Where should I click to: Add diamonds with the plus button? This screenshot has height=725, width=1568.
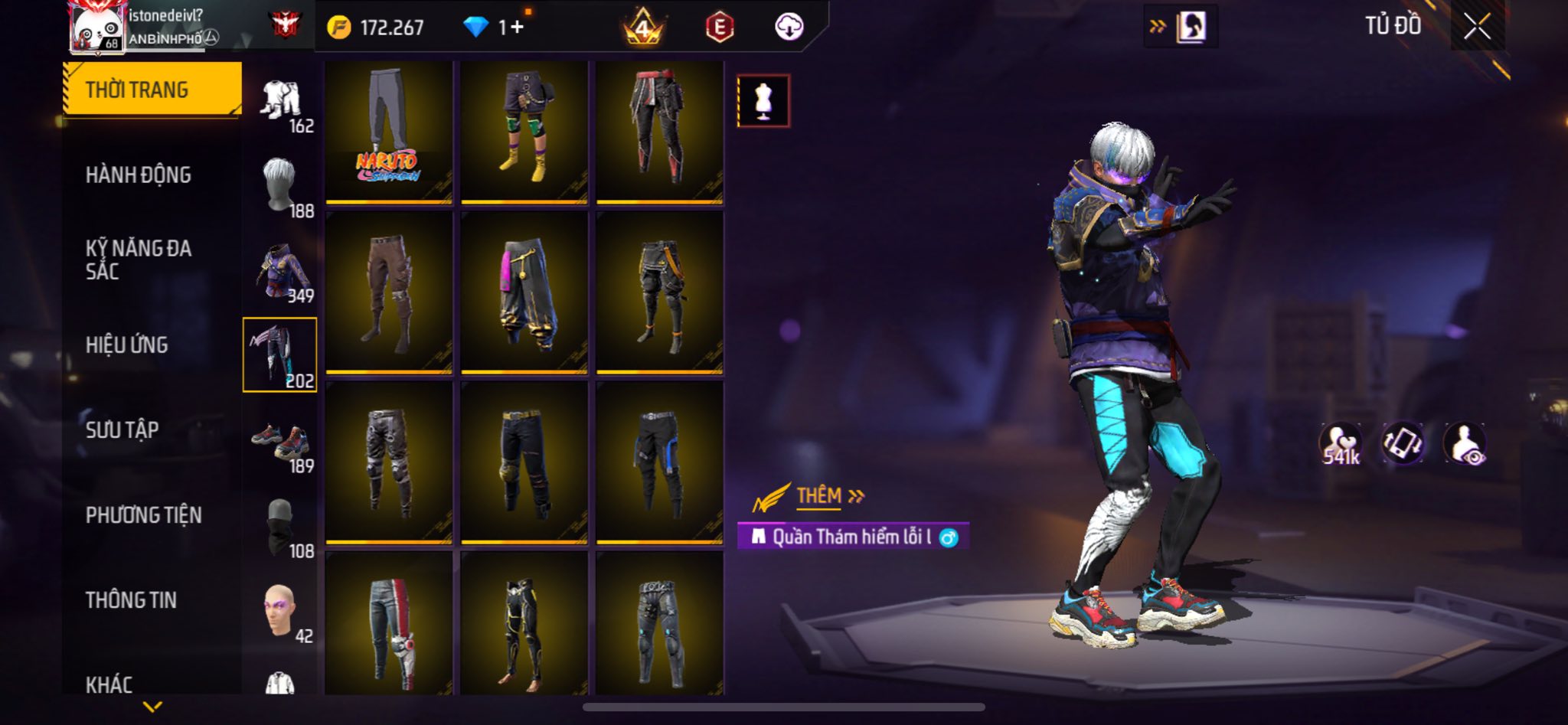point(518,28)
